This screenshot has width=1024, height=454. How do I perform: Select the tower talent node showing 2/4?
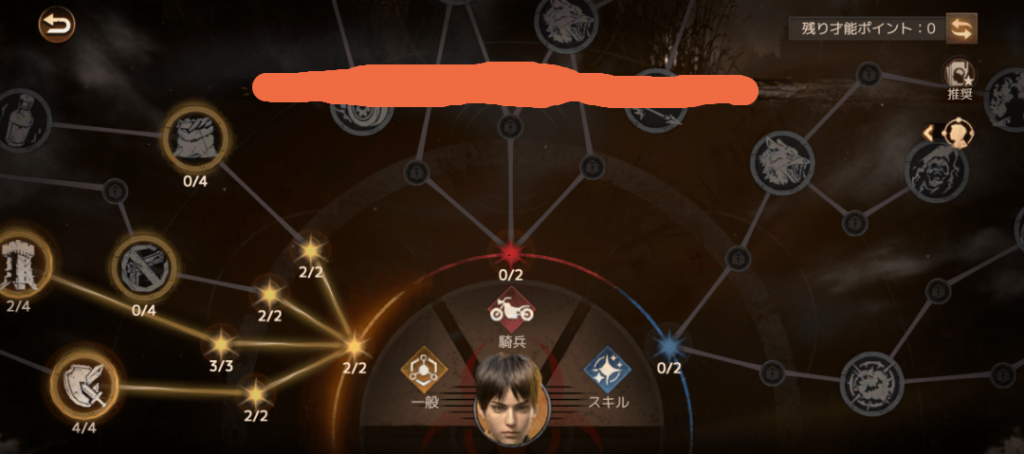point(19,262)
